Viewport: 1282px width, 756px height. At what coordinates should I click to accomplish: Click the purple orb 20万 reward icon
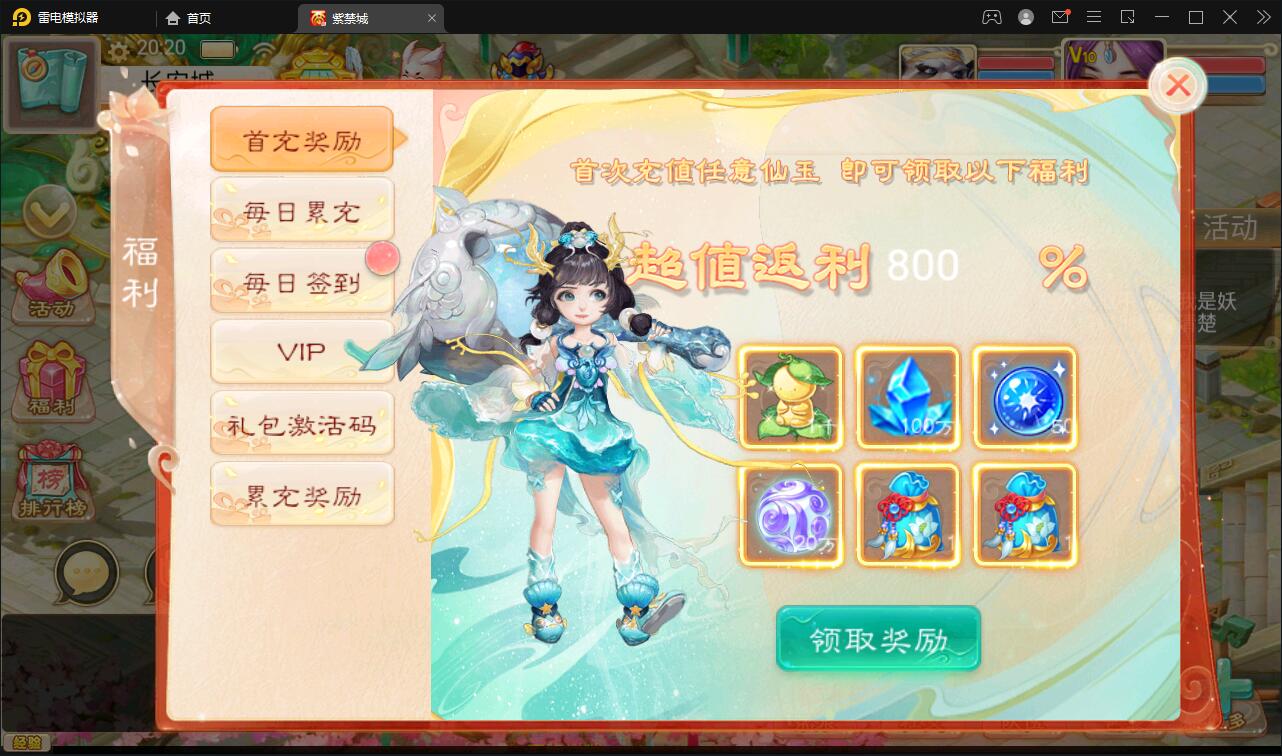coord(791,514)
